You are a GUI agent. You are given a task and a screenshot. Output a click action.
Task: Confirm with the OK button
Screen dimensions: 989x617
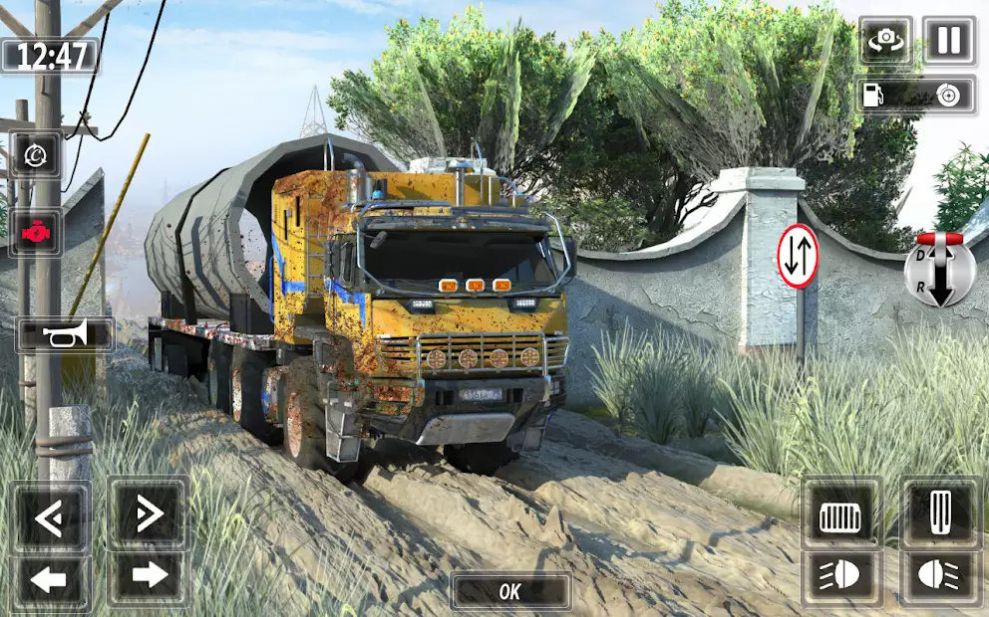[510, 592]
